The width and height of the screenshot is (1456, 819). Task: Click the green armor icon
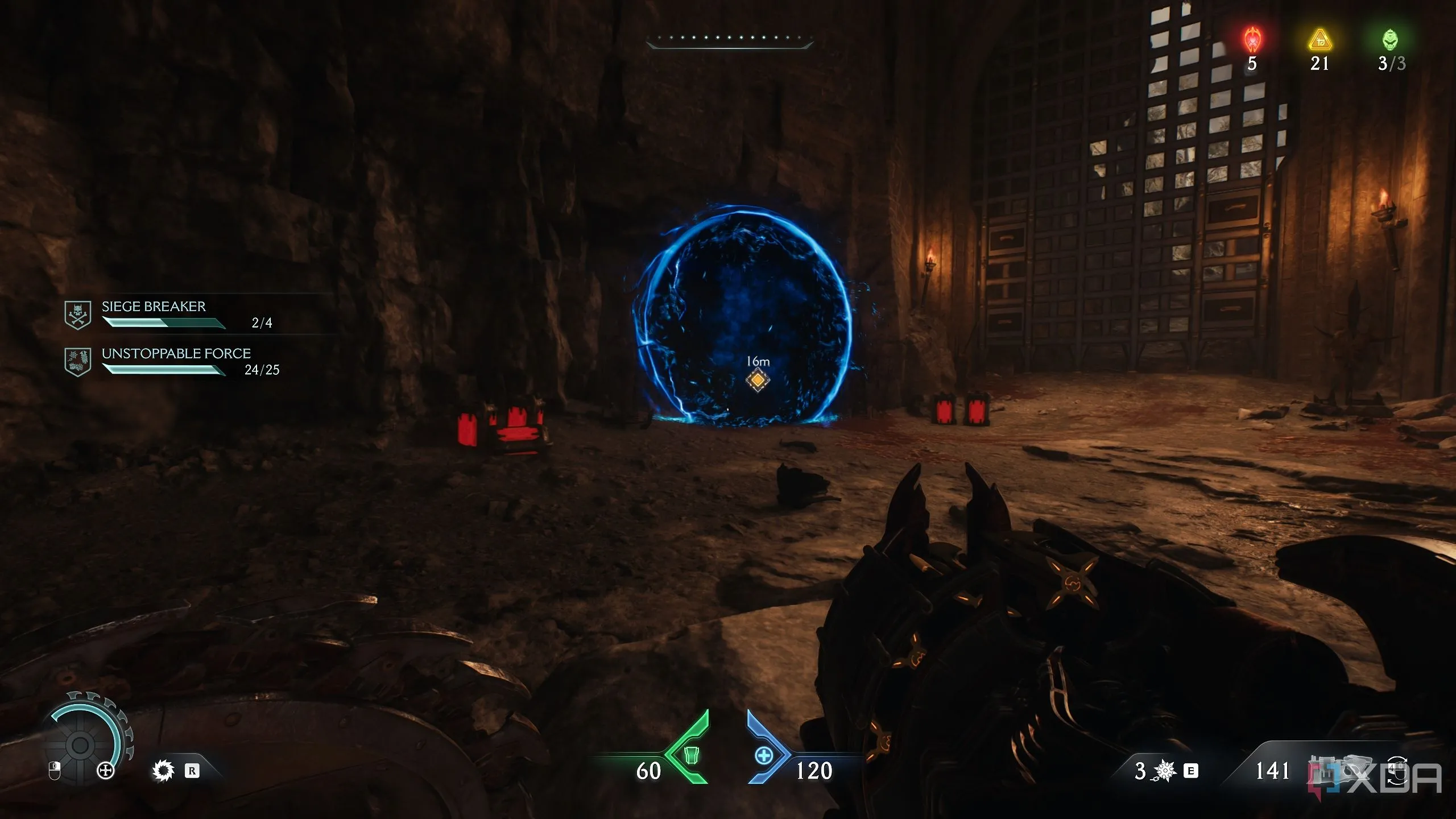(690, 755)
